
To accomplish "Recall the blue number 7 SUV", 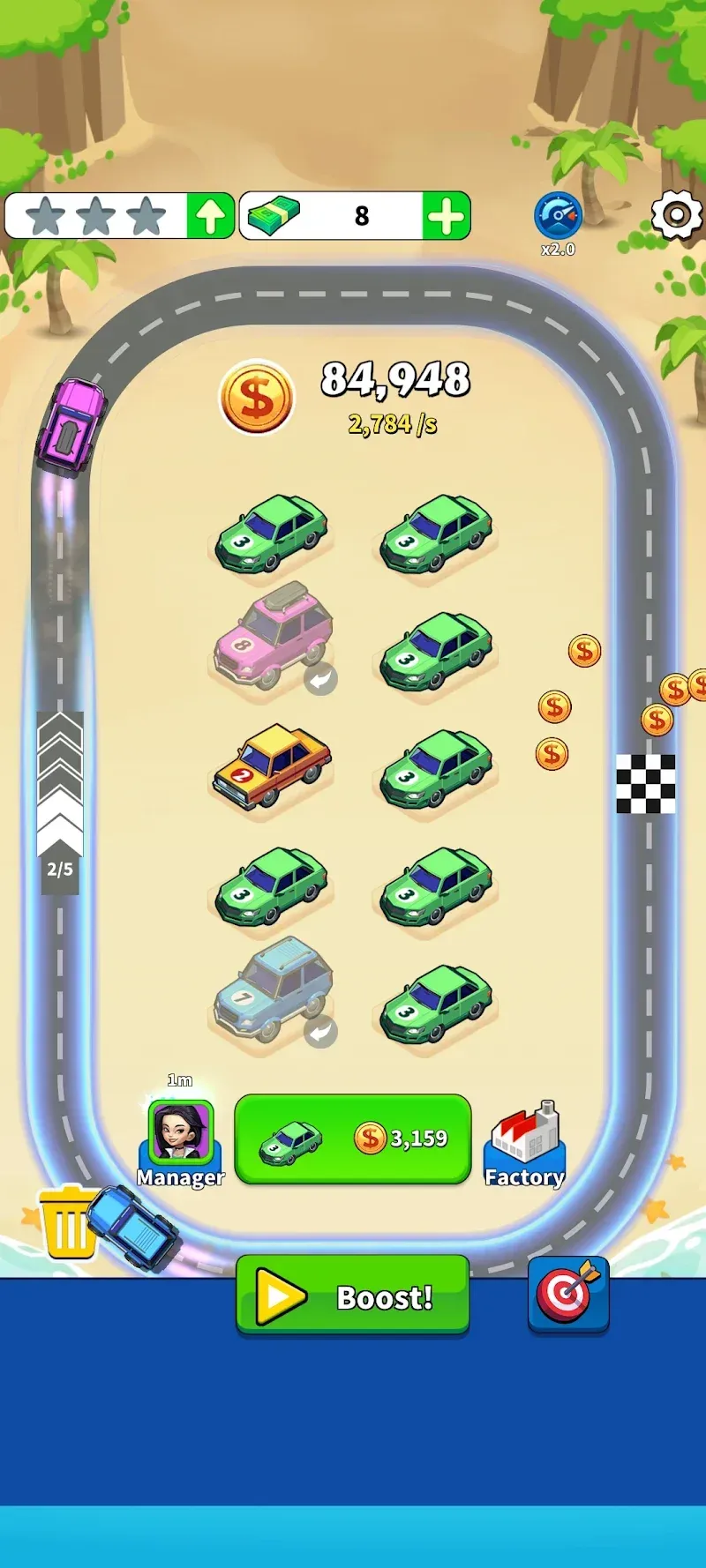I will point(320,1032).
